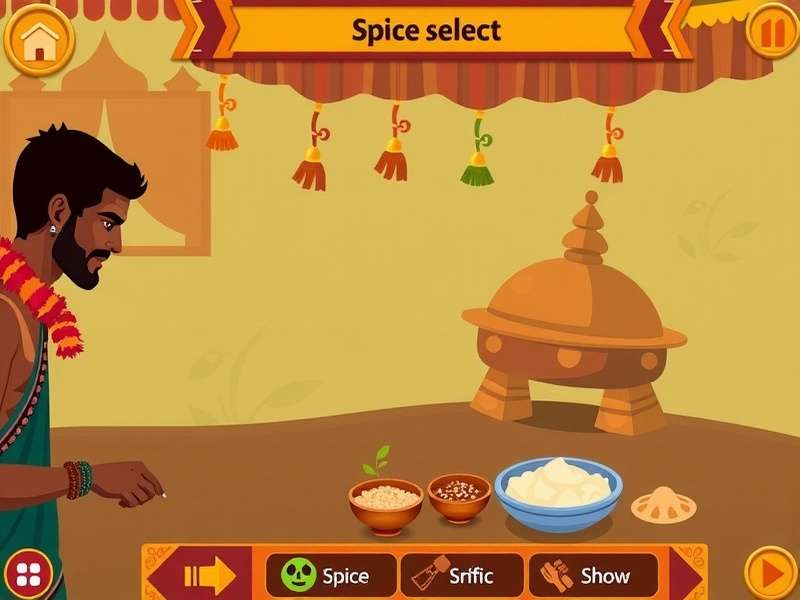Image resolution: width=800 pixels, height=600 pixels.
Task: Select the loose mound of powder
Action: [663, 504]
